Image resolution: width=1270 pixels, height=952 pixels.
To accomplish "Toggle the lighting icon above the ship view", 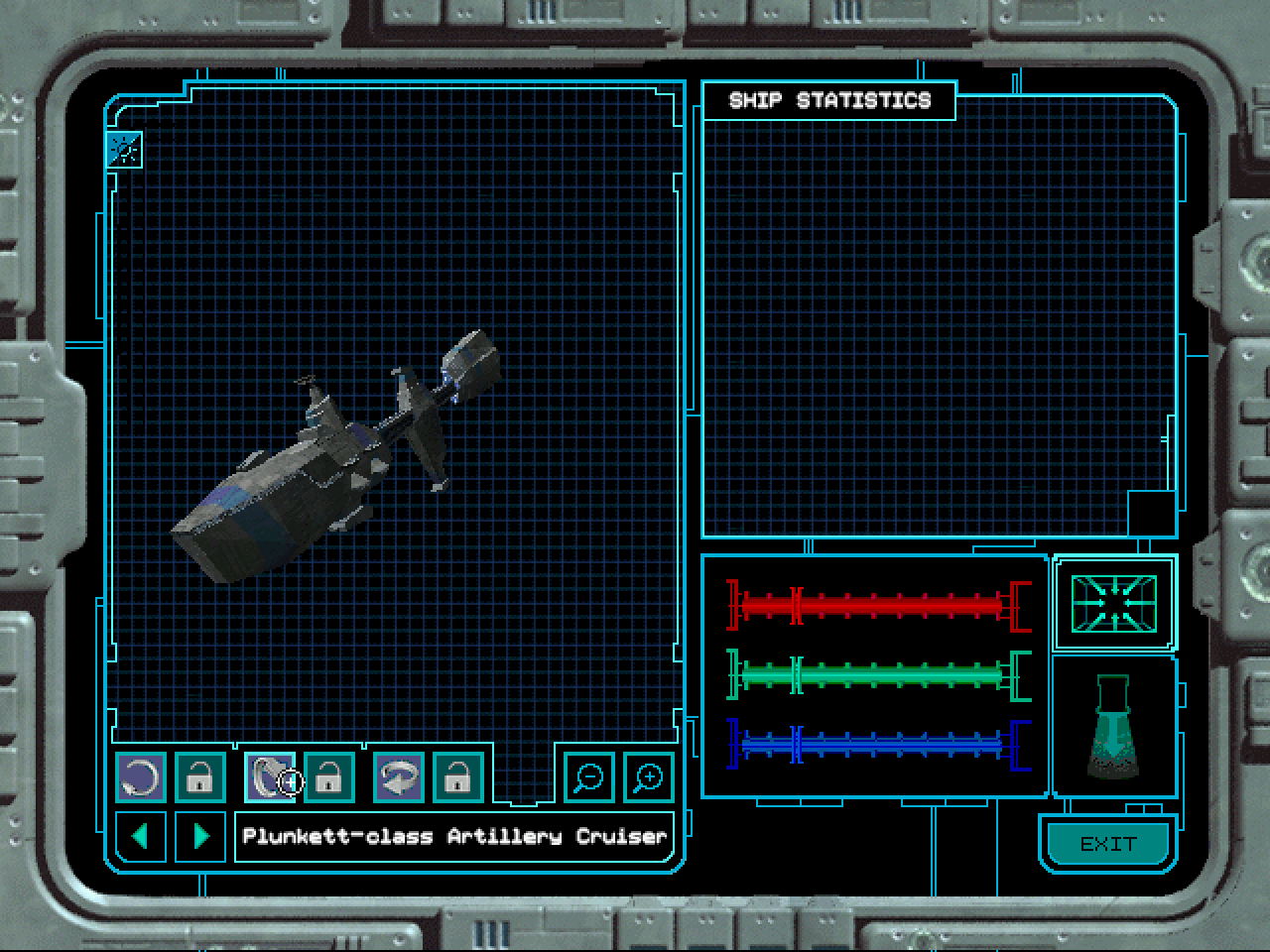I will (x=125, y=150).
